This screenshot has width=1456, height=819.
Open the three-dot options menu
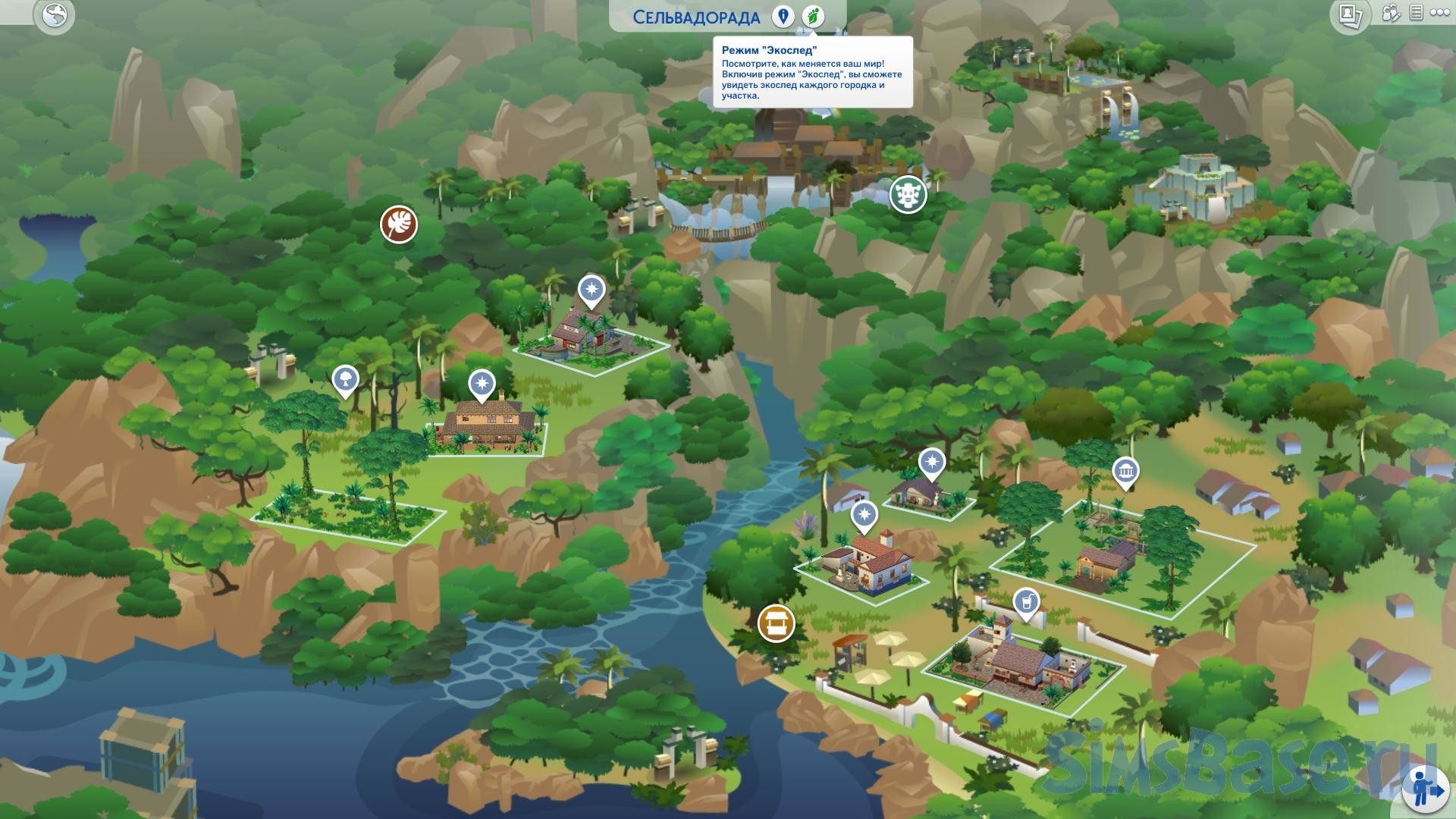pos(1441,13)
